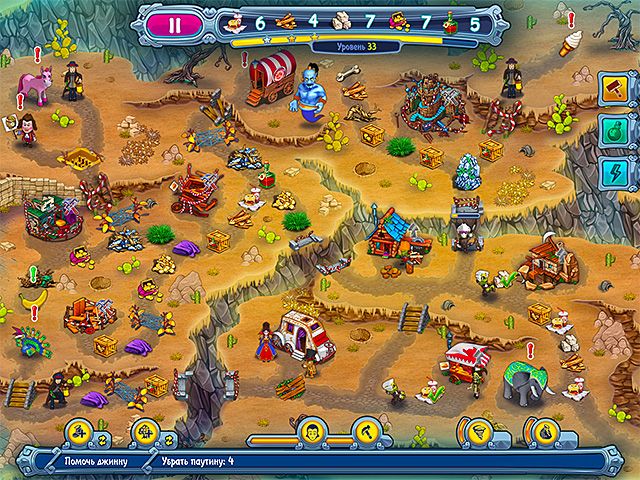Open the "Убрать паутину: 4" objective
Screen dimensions: 640x480
(196, 462)
